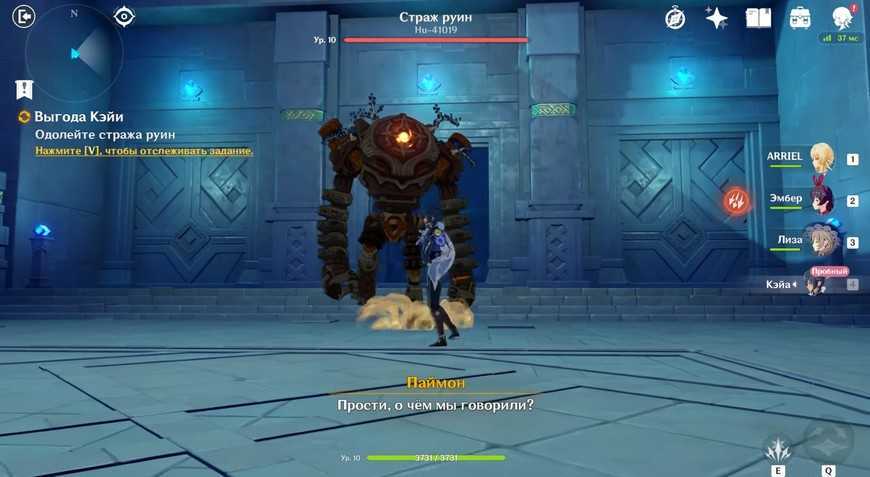Activate the elemental burst icon

click(x=828, y=442)
